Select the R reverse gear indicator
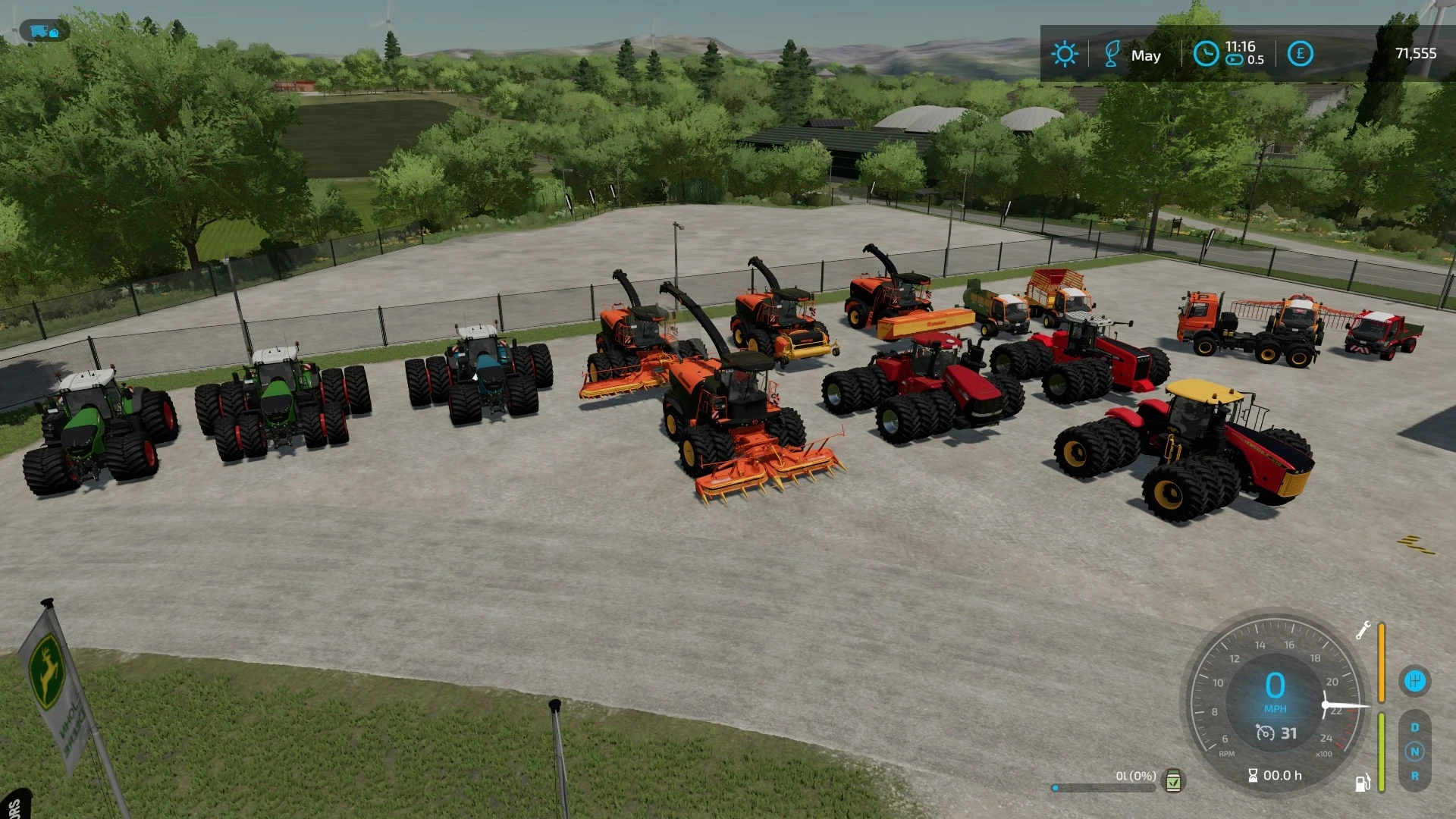The height and width of the screenshot is (819, 1456). [x=1414, y=775]
